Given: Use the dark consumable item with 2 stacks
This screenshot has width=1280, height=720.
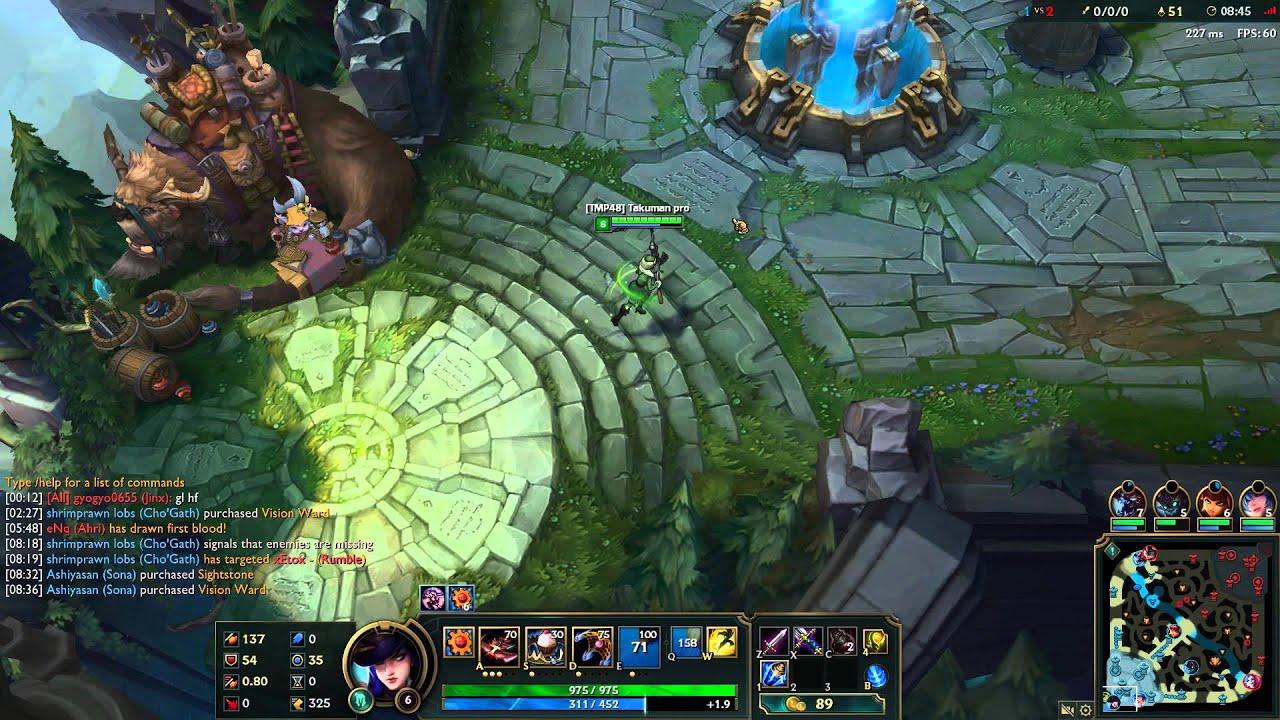Looking at the screenshot, I should click(x=841, y=641).
